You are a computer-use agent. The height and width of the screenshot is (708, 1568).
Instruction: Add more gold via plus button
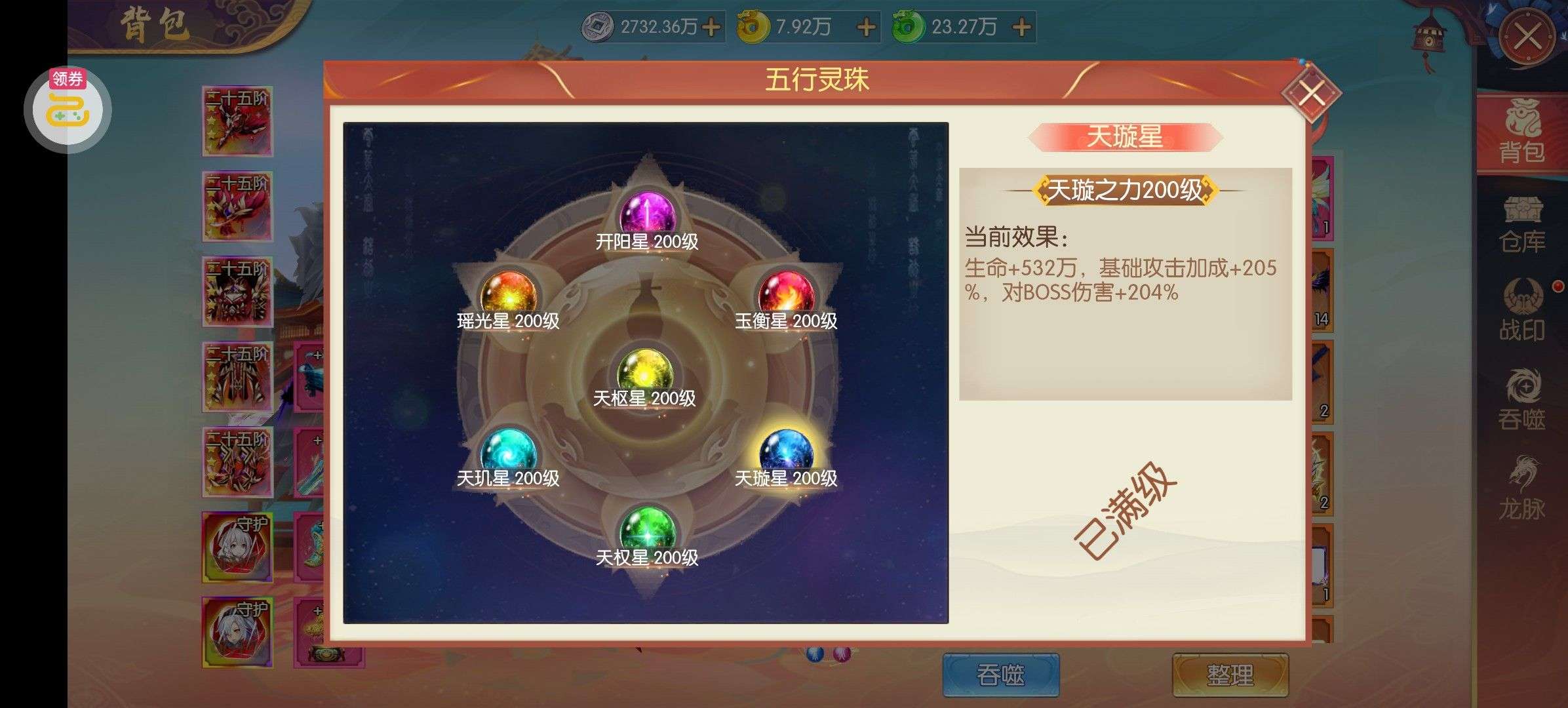(x=865, y=28)
